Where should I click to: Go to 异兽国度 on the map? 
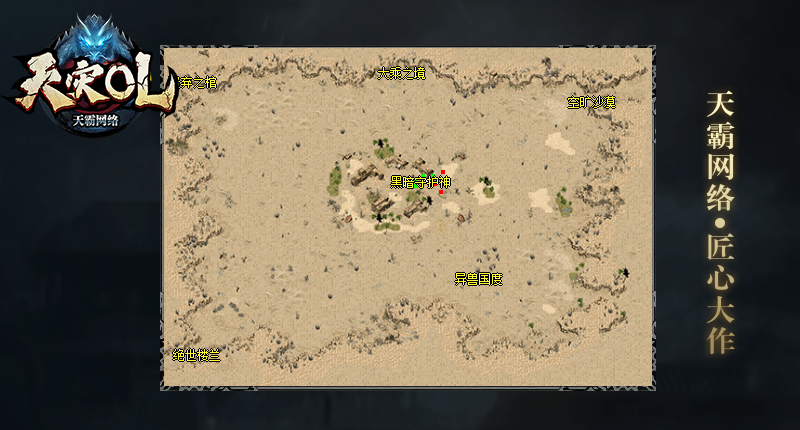pyautogui.click(x=478, y=279)
